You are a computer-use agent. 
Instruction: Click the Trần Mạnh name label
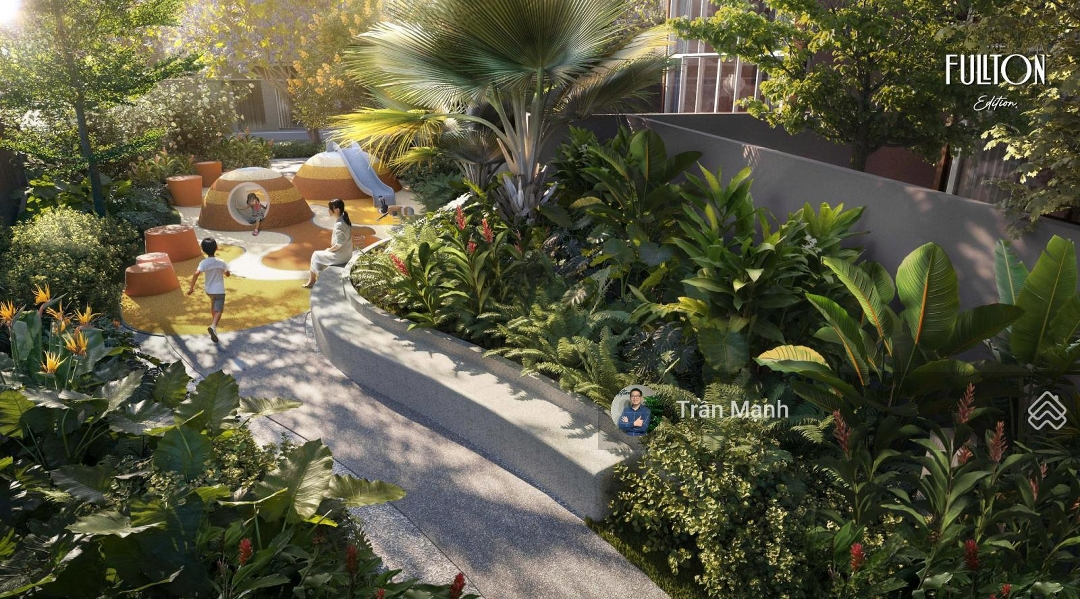[x=731, y=409]
